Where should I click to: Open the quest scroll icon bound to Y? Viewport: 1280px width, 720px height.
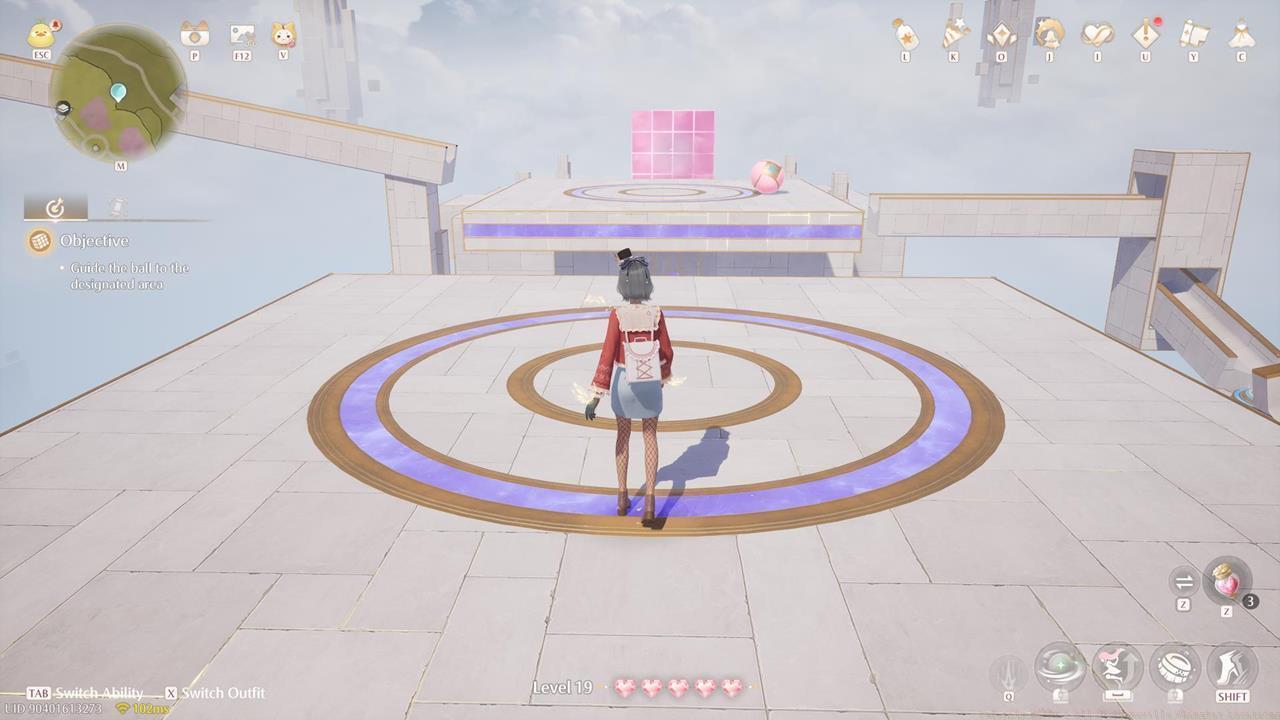click(x=1192, y=35)
